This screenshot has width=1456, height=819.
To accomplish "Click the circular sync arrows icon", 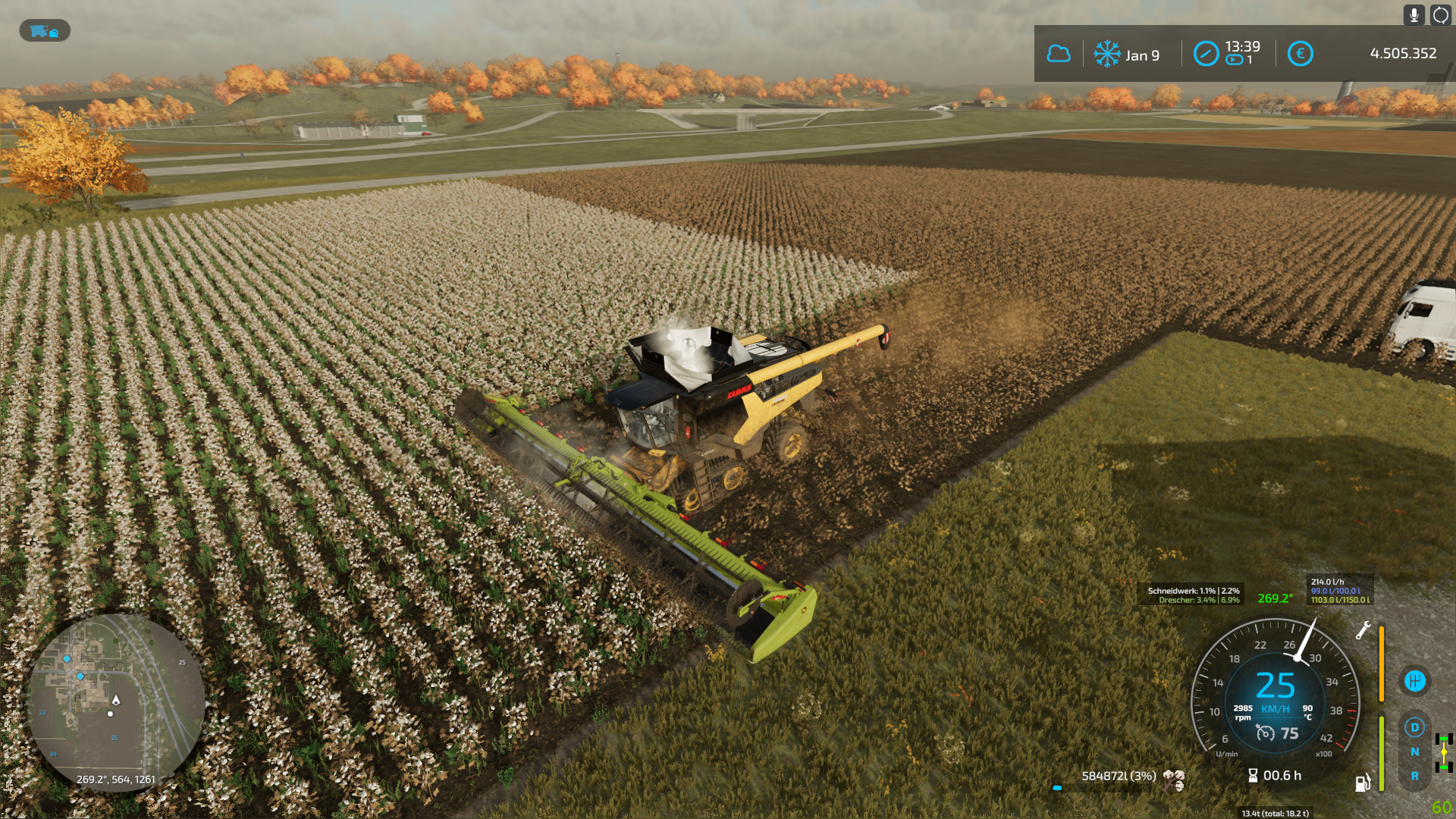I will coord(1440,15).
